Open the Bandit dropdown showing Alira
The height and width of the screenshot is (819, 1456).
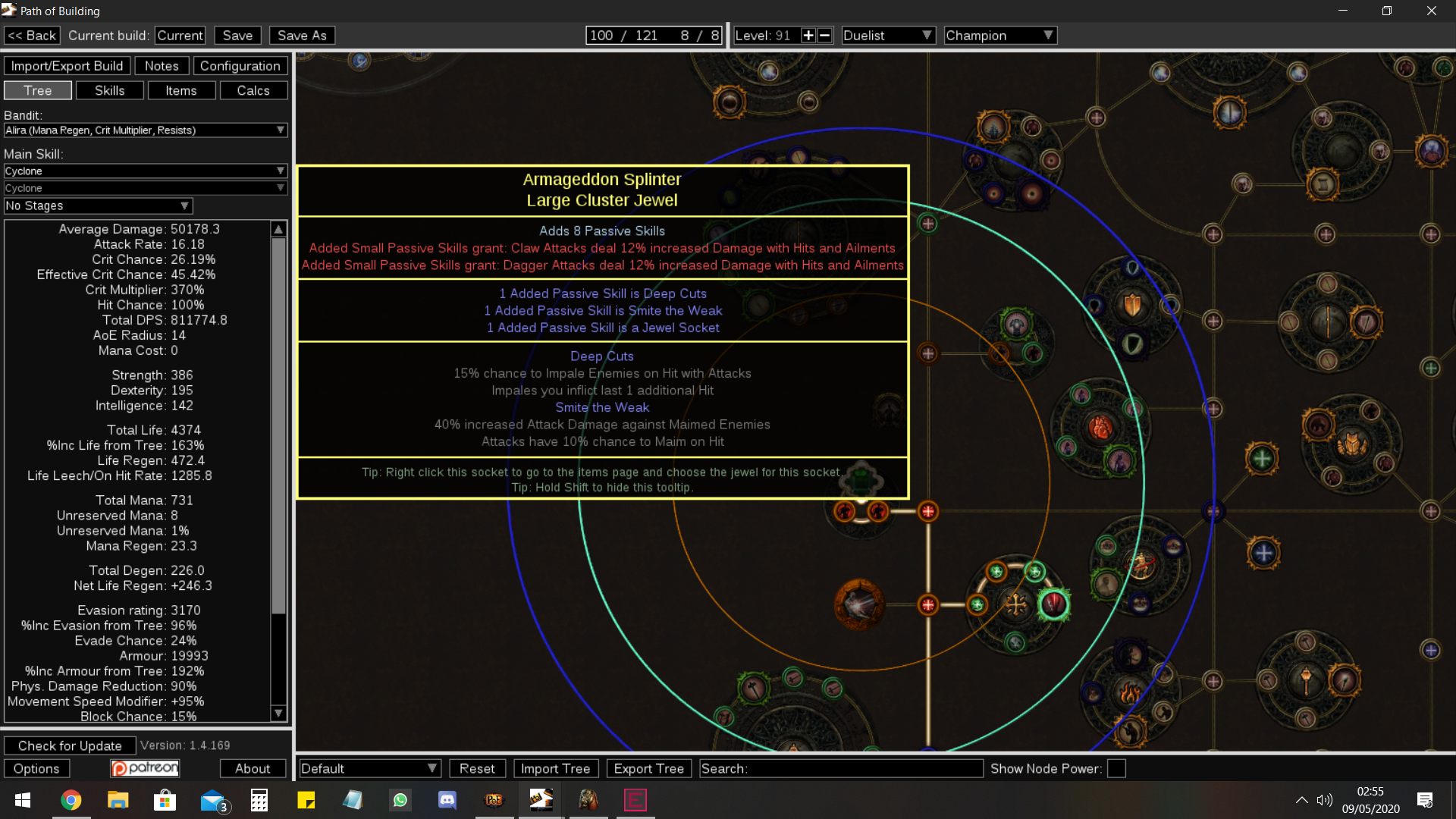(x=146, y=130)
